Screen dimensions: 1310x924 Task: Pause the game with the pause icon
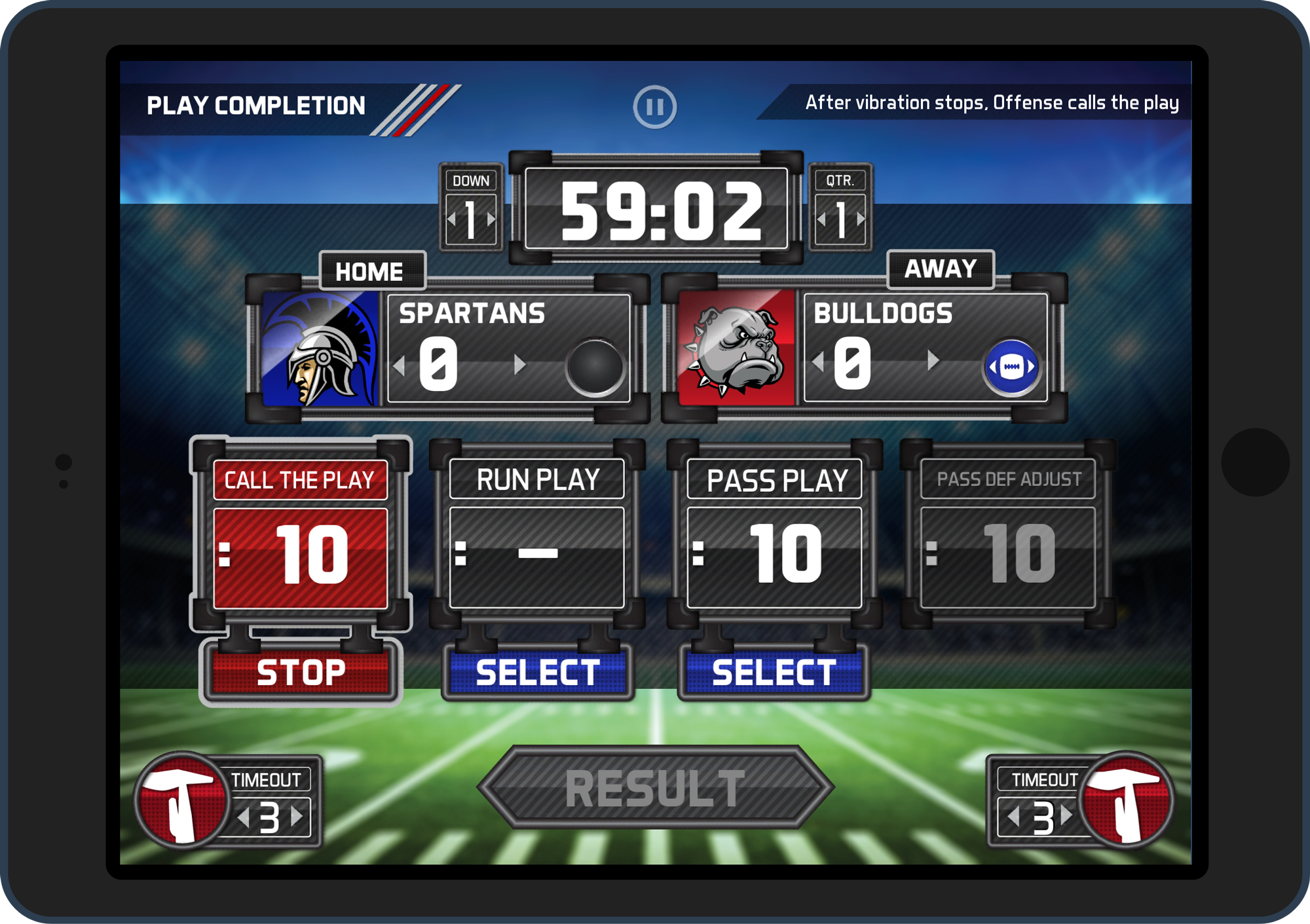[654, 107]
